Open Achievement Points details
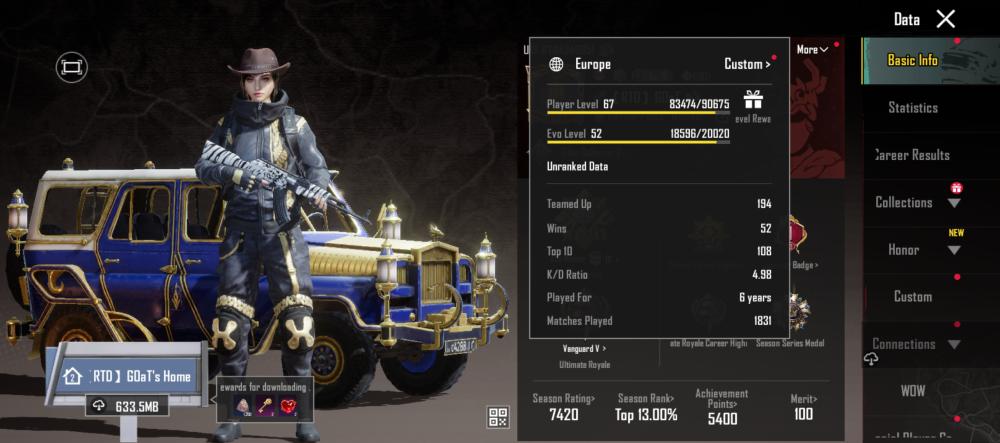Screen dimensions: 1000x443 [x=721, y=407]
